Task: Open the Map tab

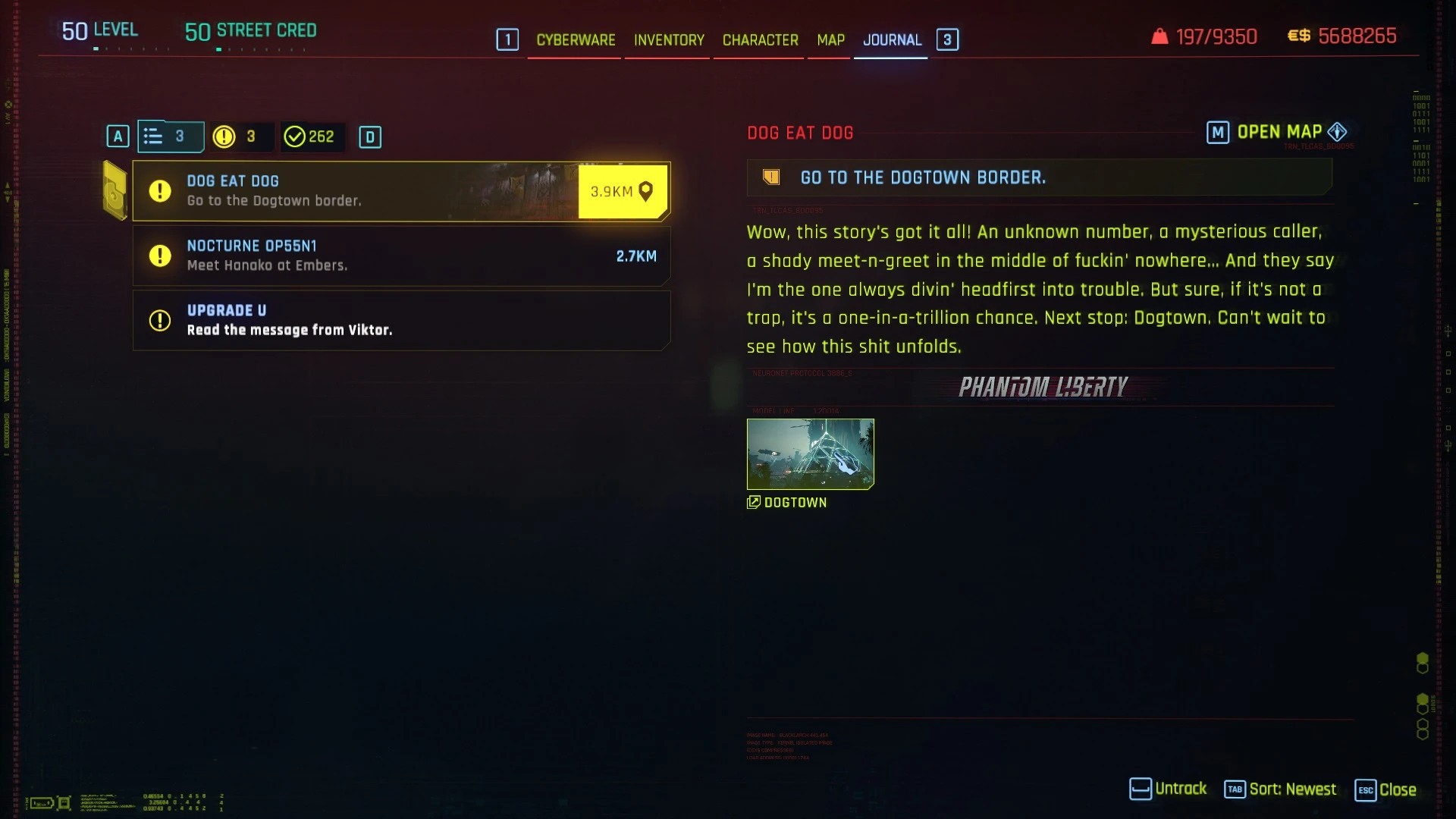Action: [x=830, y=40]
